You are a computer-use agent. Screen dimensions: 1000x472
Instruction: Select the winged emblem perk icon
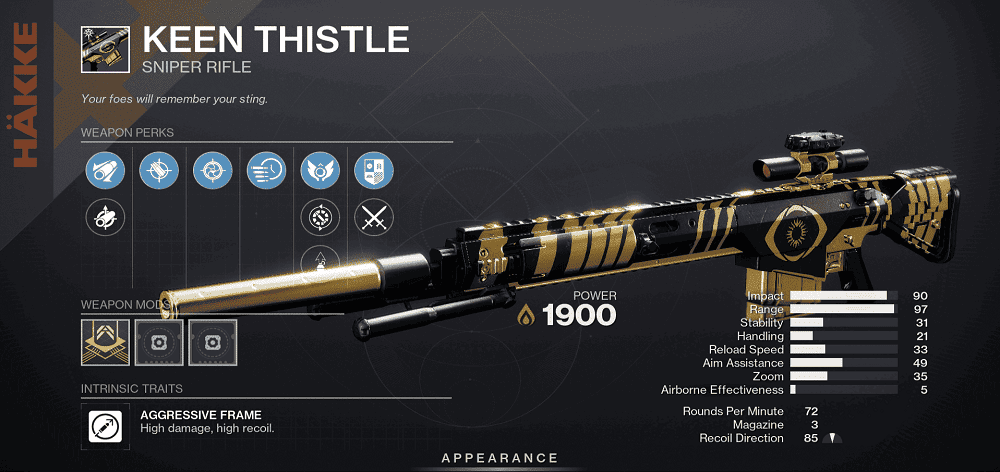pyautogui.click(x=320, y=171)
